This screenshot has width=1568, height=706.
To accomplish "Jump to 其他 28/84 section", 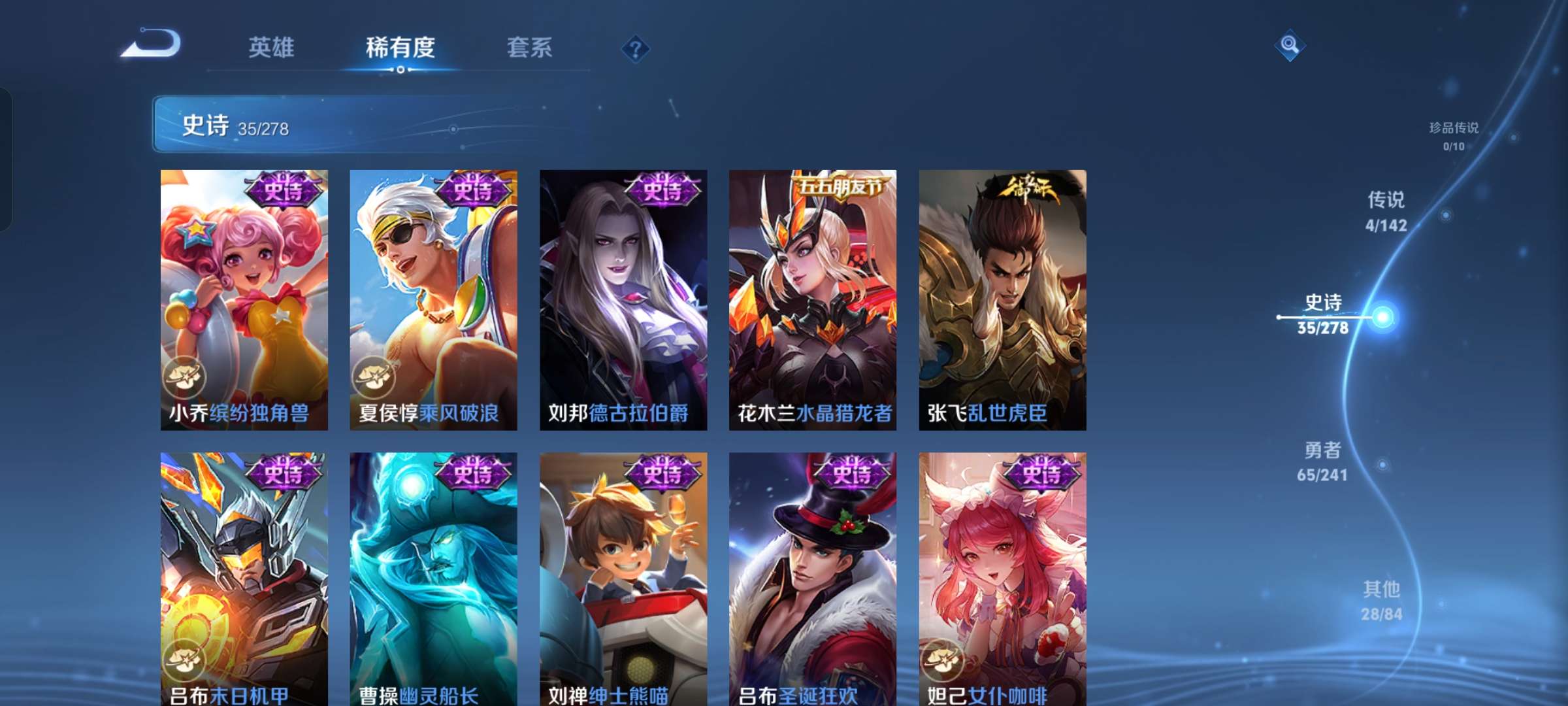I will (x=1380, y=600).
